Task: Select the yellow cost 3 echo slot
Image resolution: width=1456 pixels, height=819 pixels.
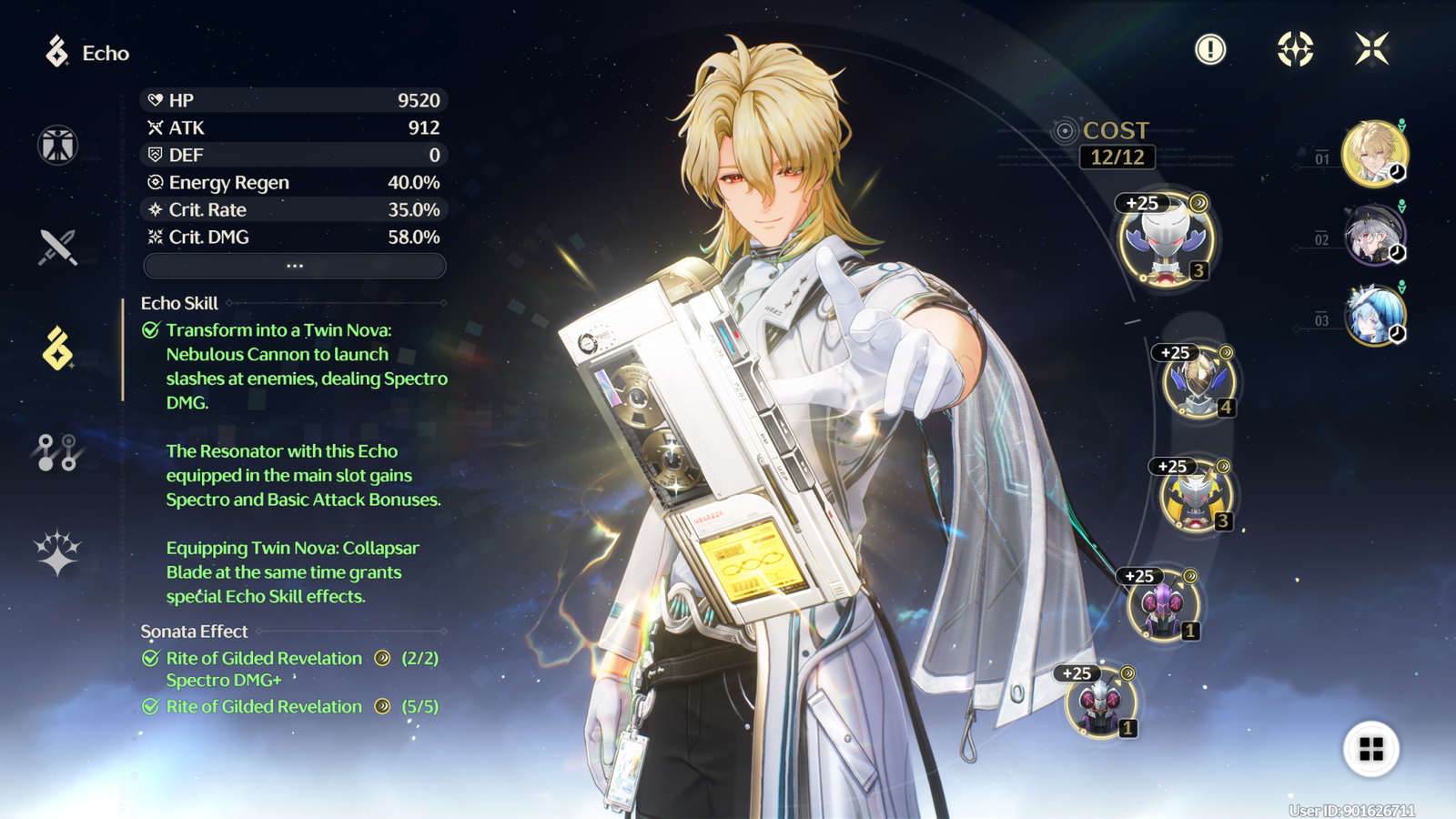Action: [x=1196, y=496]
